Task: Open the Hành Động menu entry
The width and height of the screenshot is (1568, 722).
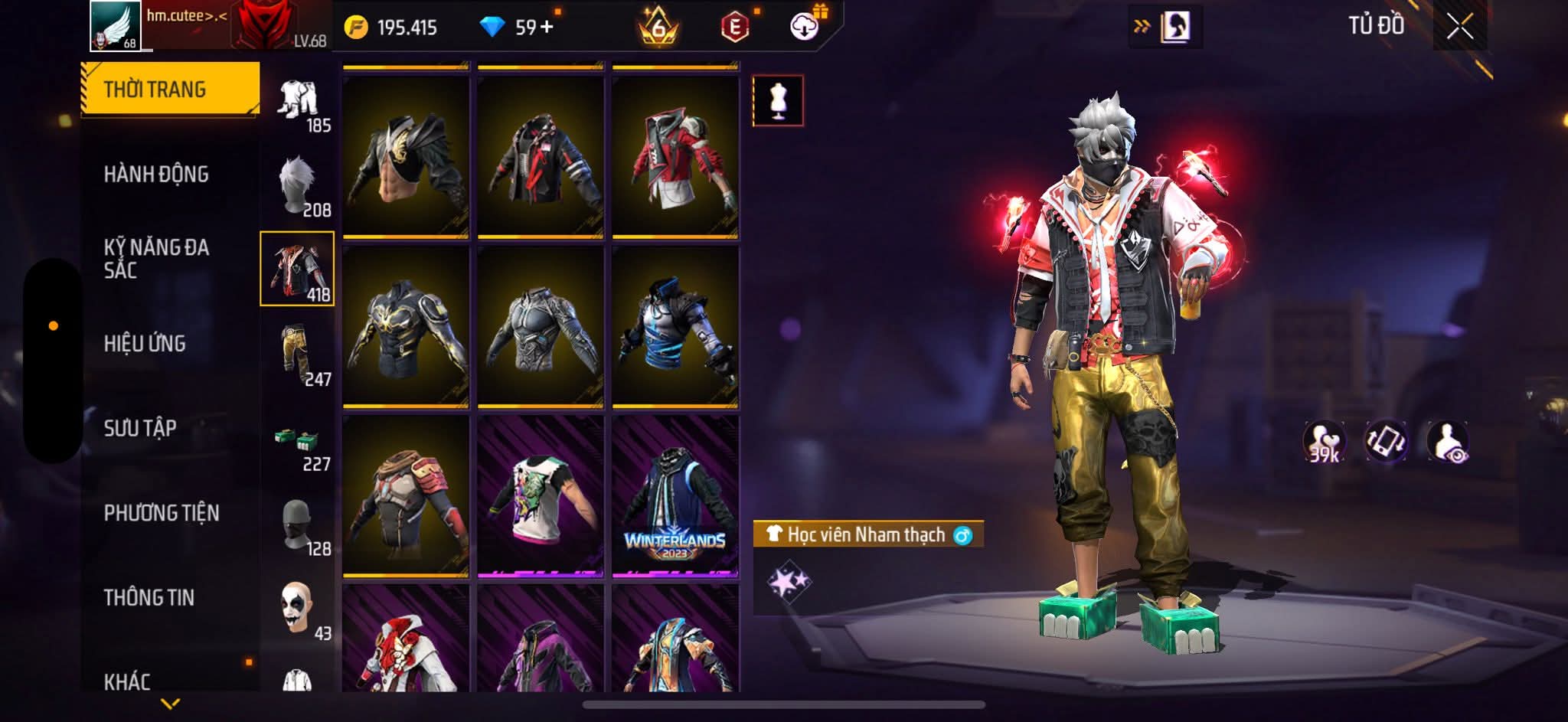Action: 156,175
